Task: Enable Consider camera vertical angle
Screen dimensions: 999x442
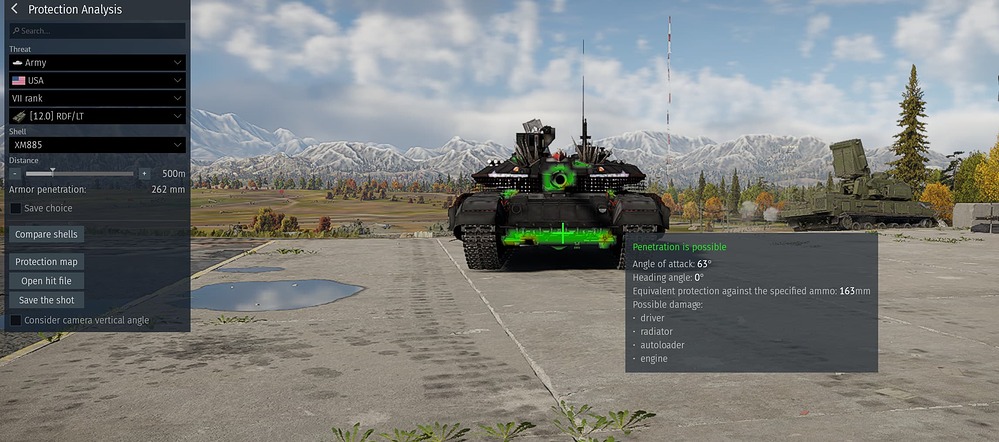Action: [15, 320]
